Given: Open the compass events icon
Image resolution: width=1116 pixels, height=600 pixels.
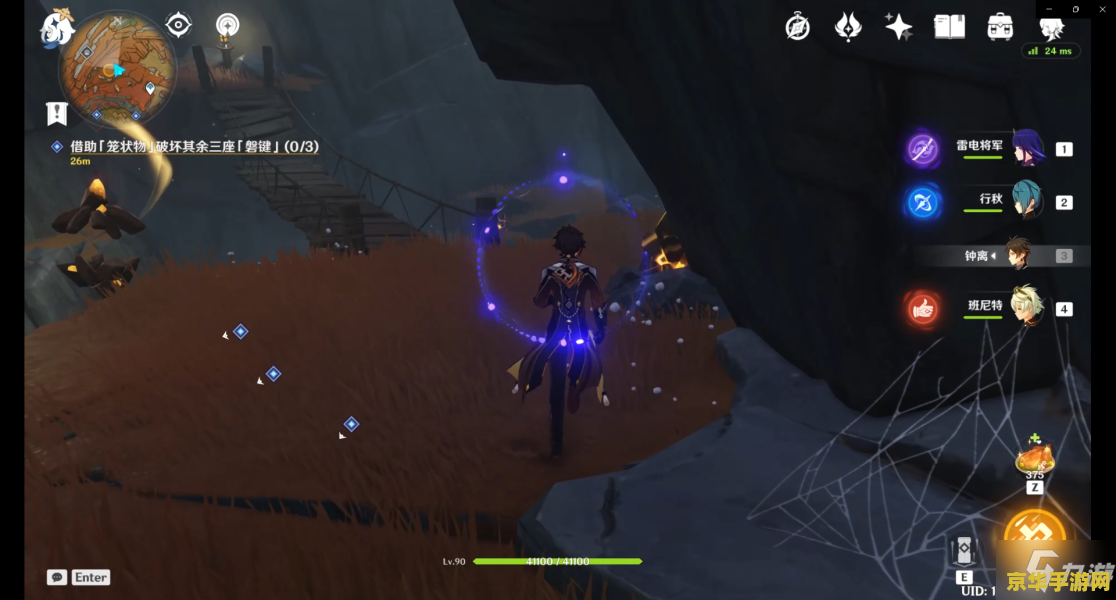Looking at the screenshot, I should point(797,27).
